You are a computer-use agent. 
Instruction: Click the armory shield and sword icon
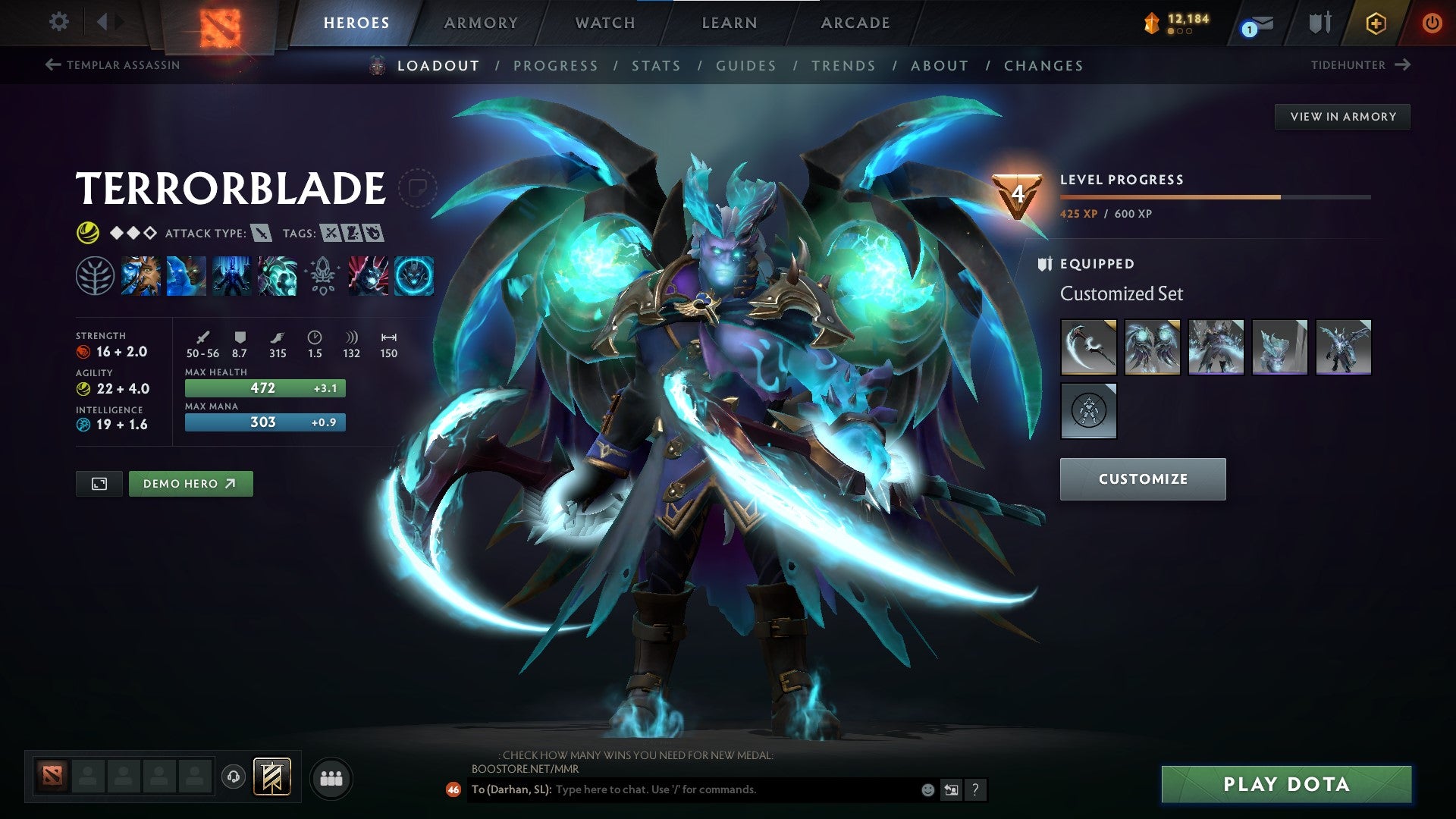1319,23
